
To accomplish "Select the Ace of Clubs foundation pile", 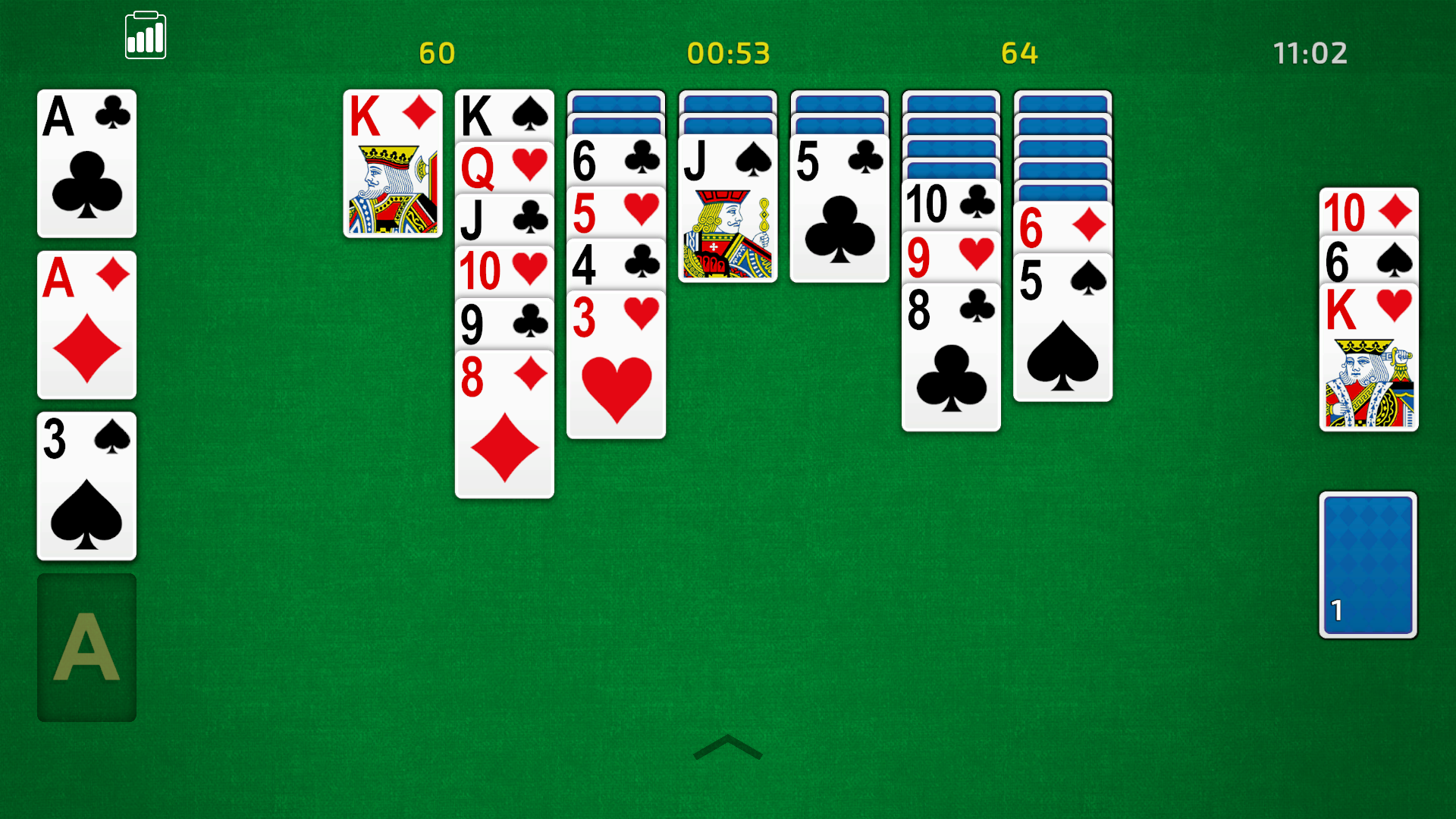I will (86, 163).
